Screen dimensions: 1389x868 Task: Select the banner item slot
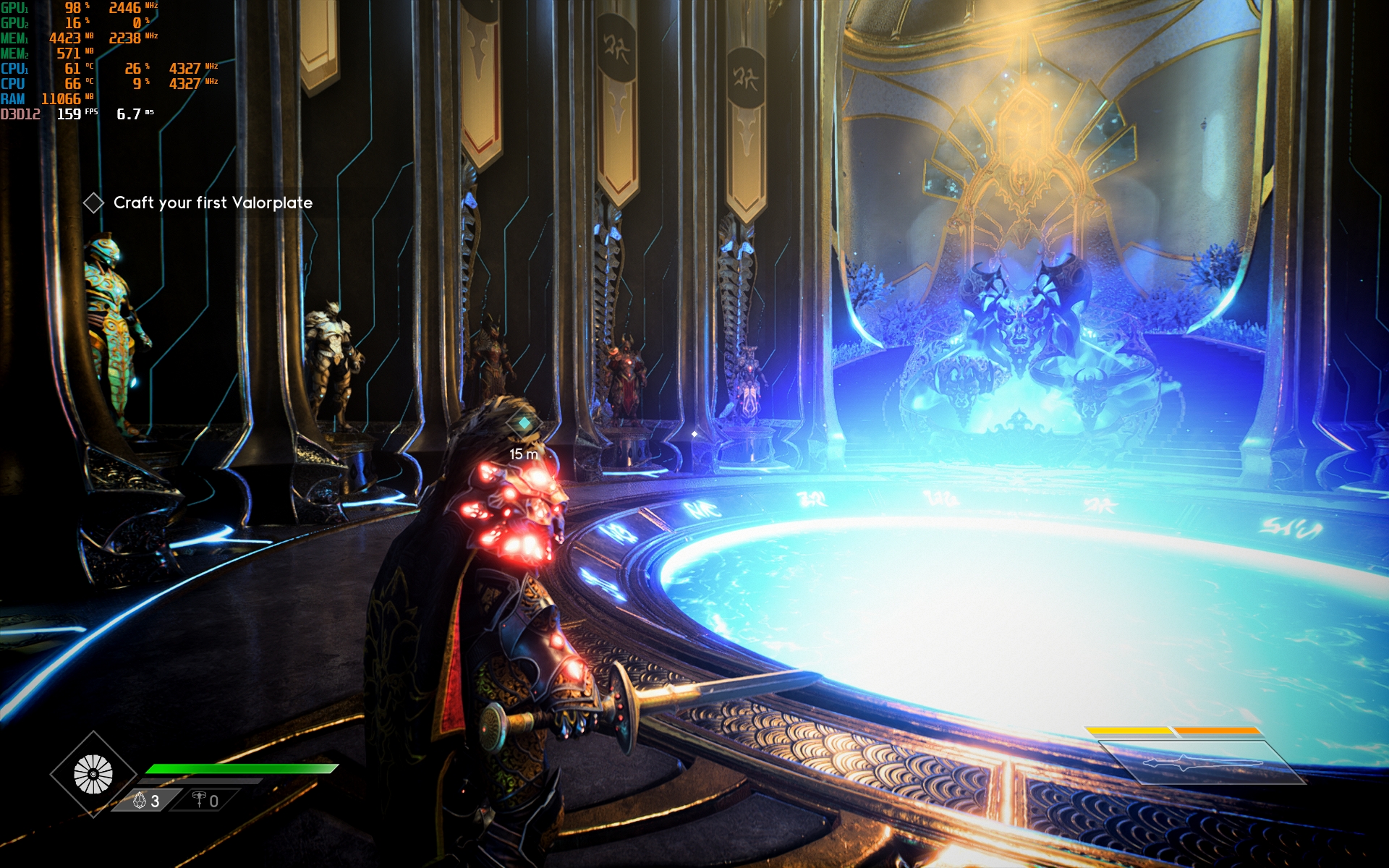click(205, 801)
